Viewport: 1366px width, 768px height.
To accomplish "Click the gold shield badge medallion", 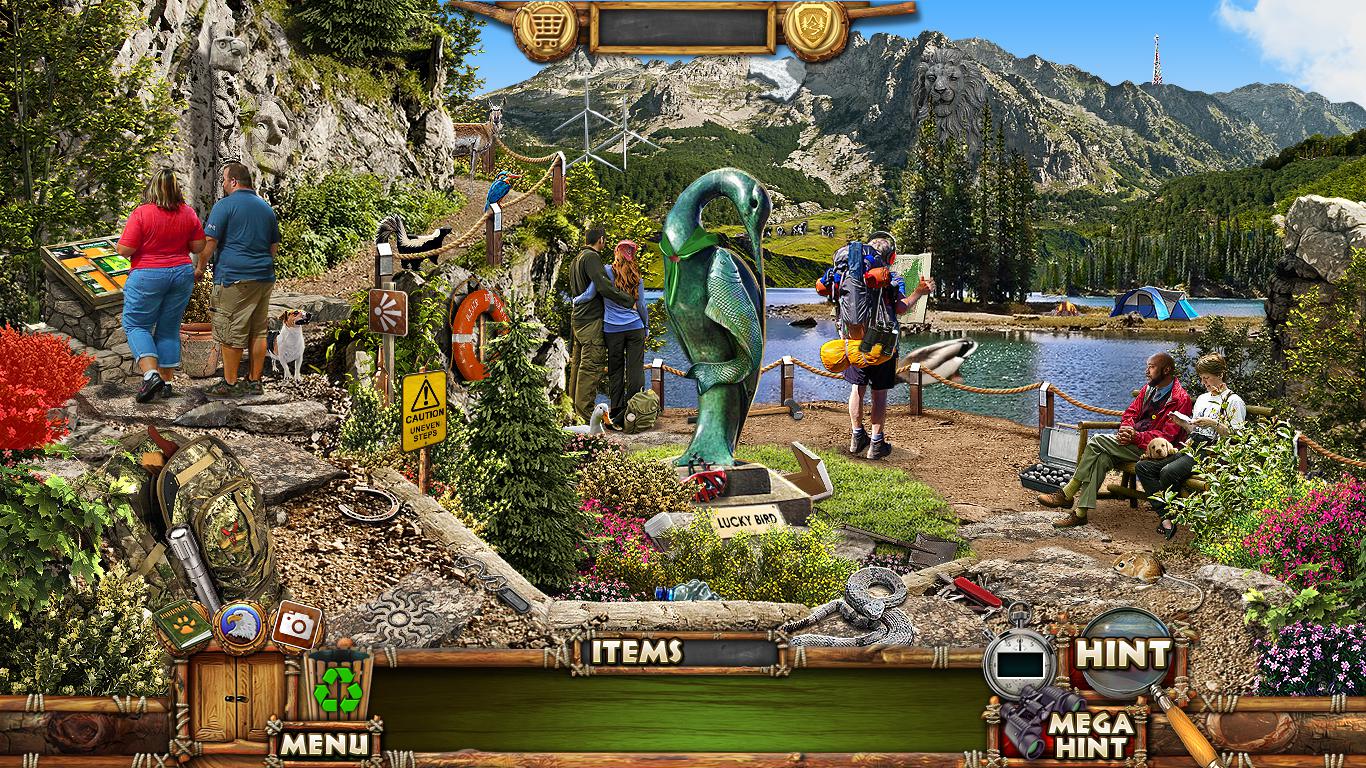I will tap(815, 30).
